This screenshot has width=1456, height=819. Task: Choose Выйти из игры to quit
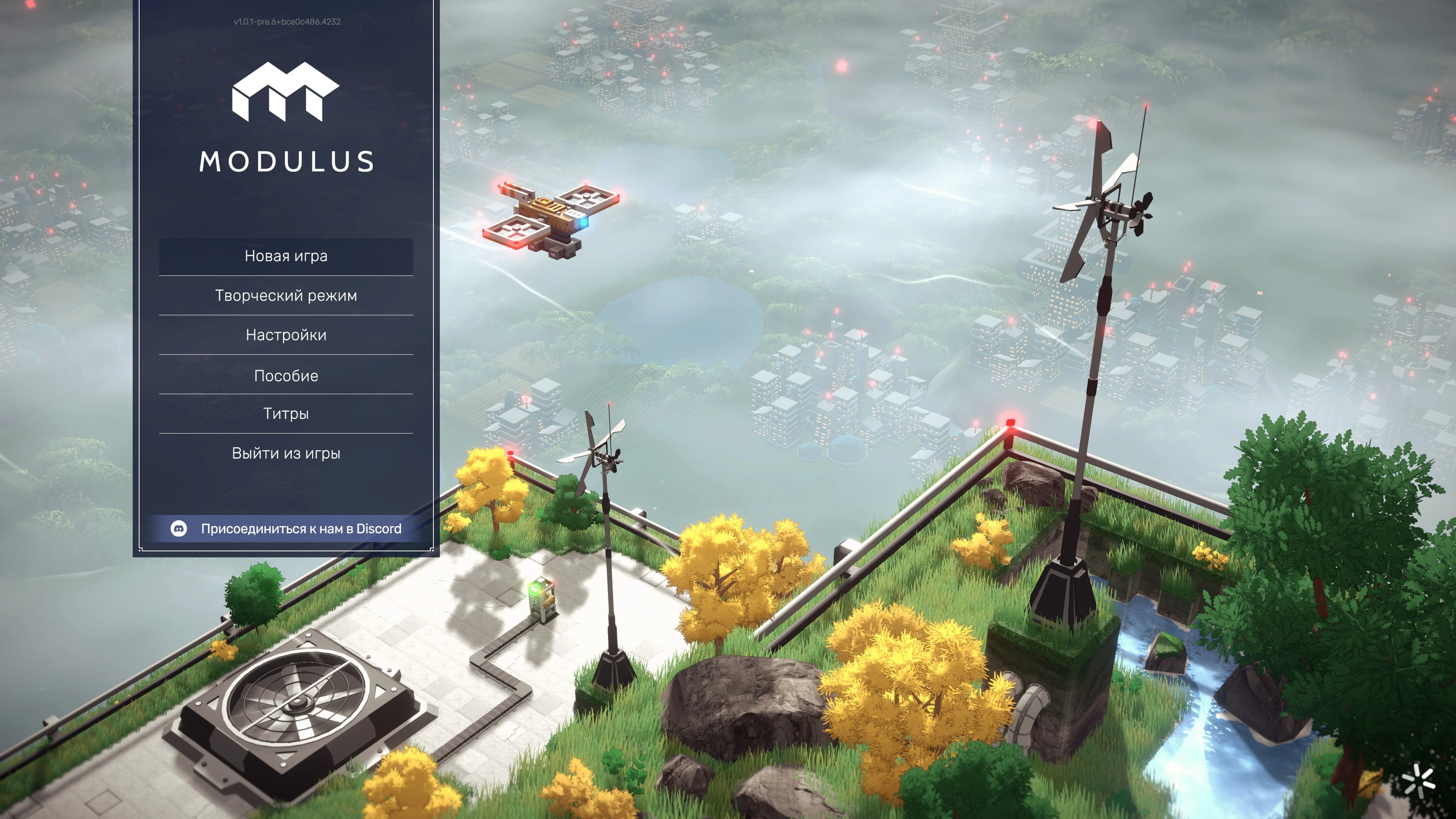click(286, 453)
